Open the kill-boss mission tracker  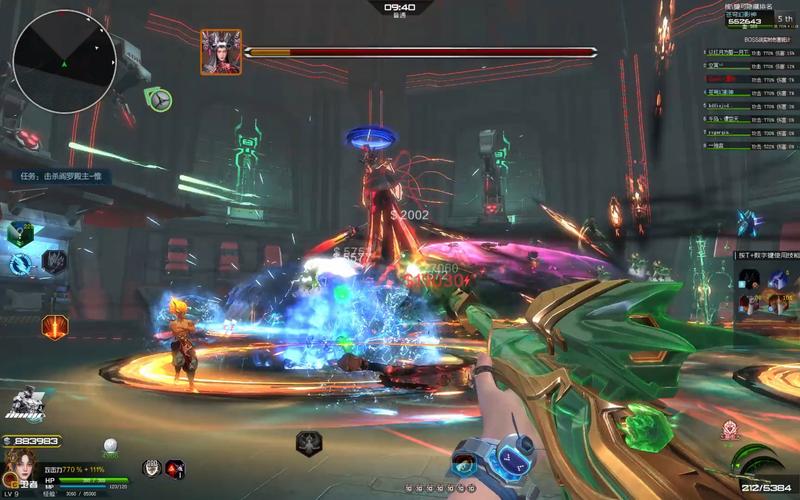tap(60, 177)
